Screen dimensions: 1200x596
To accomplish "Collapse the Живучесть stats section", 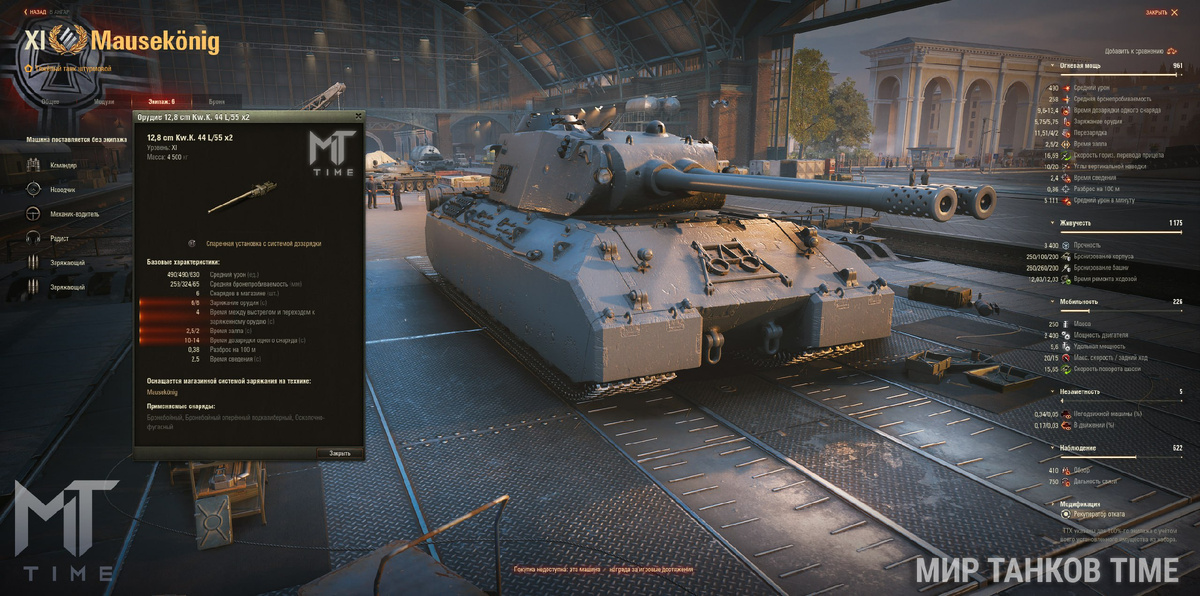I will [1052, 223].
